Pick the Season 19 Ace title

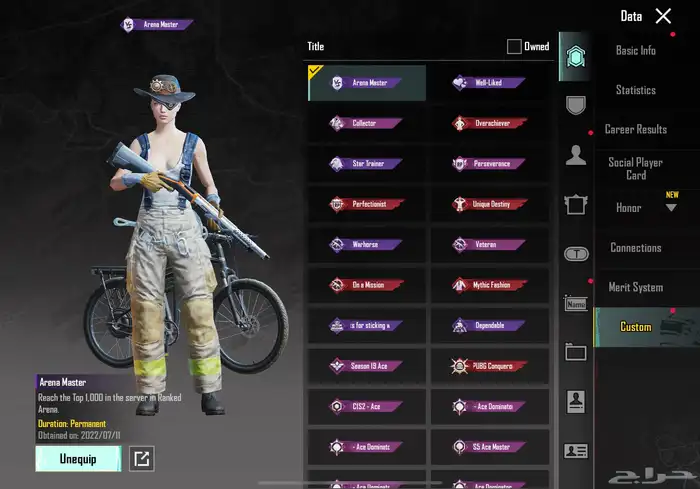click(366, 366)
